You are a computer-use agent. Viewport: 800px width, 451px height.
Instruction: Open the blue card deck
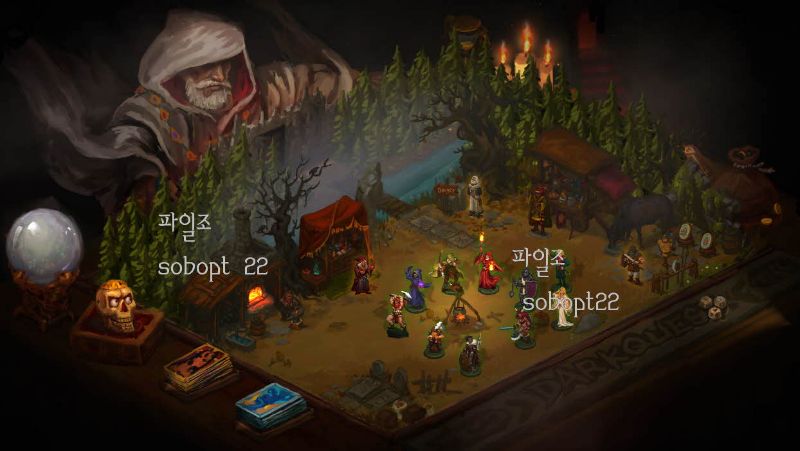(x=271, y=403)
